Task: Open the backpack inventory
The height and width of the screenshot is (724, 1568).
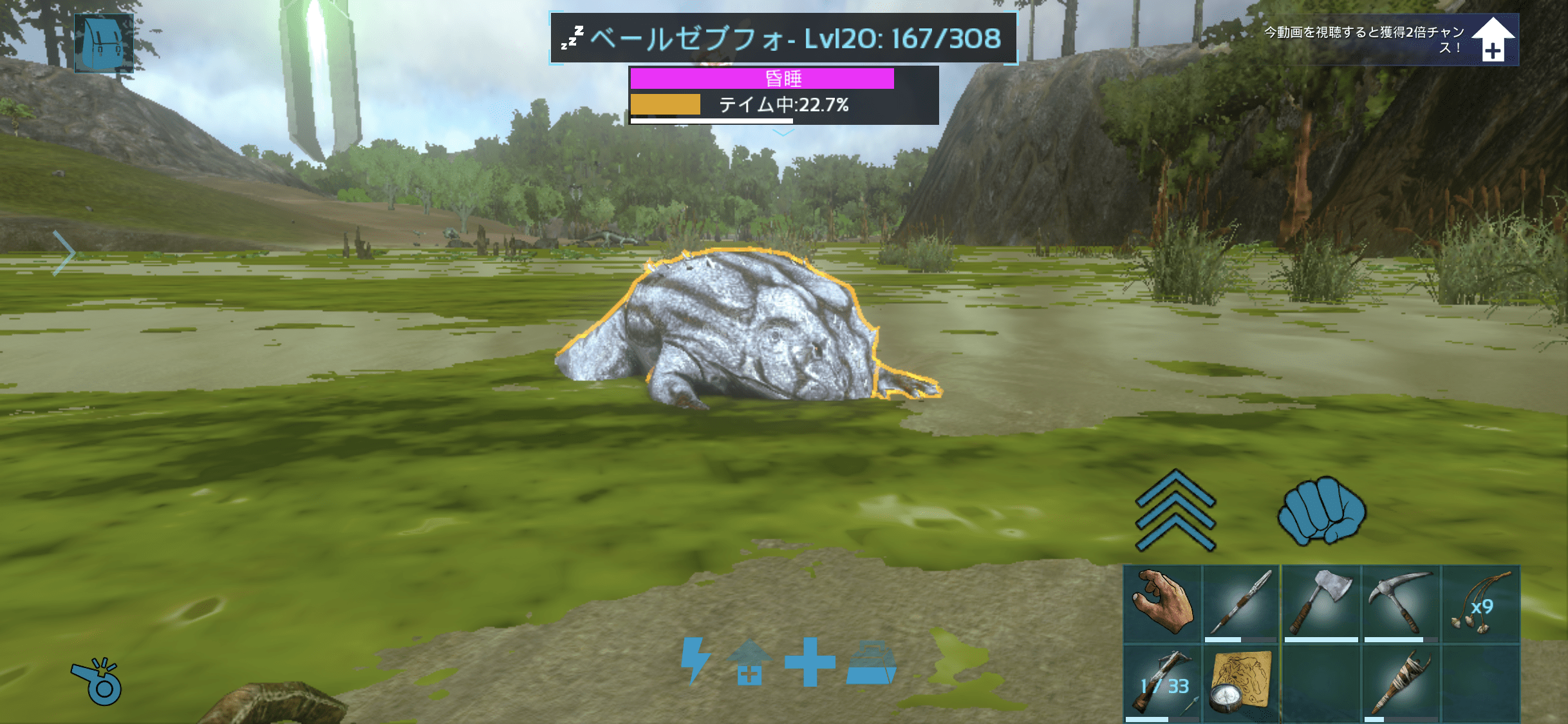Action: (104, 43)
